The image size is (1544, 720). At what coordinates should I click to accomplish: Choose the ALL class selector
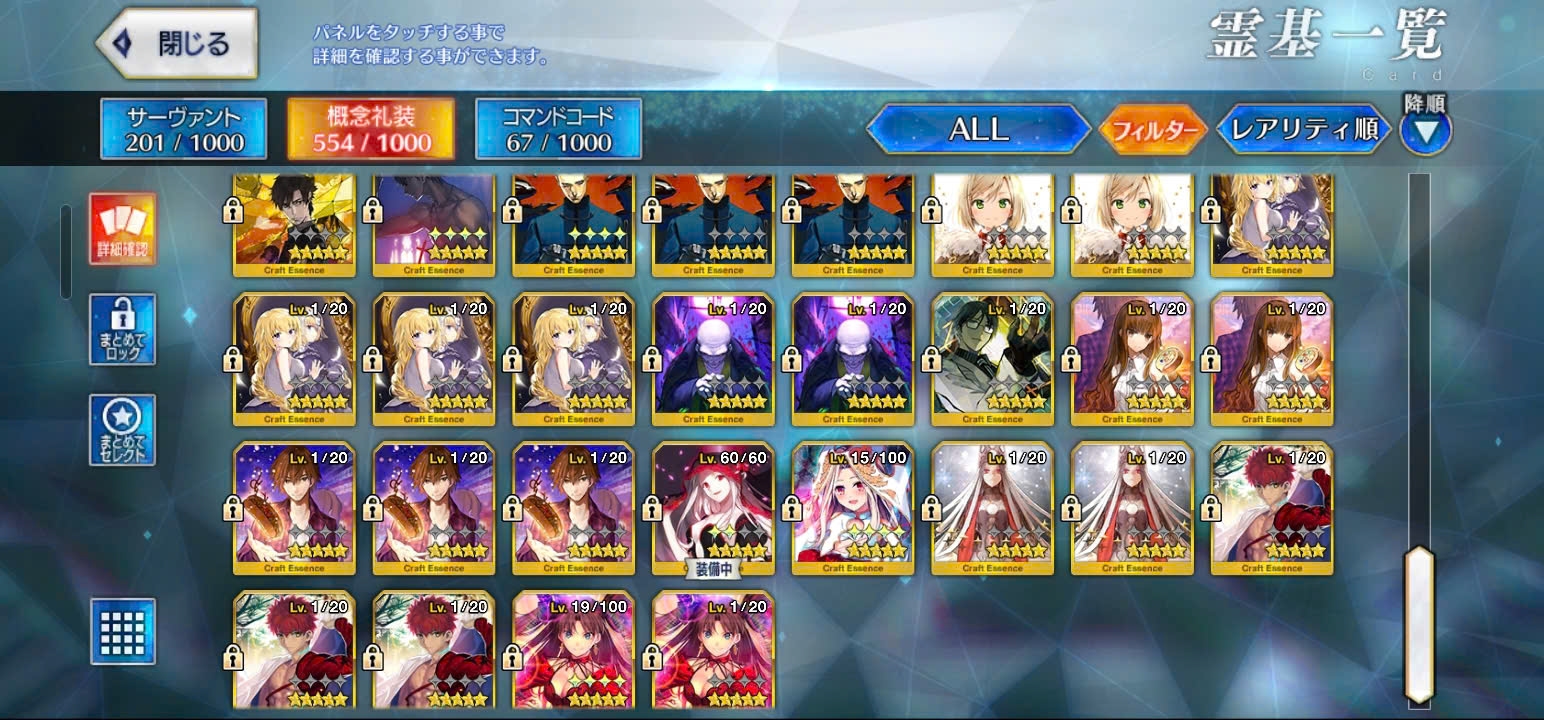(x=978, y=130)
